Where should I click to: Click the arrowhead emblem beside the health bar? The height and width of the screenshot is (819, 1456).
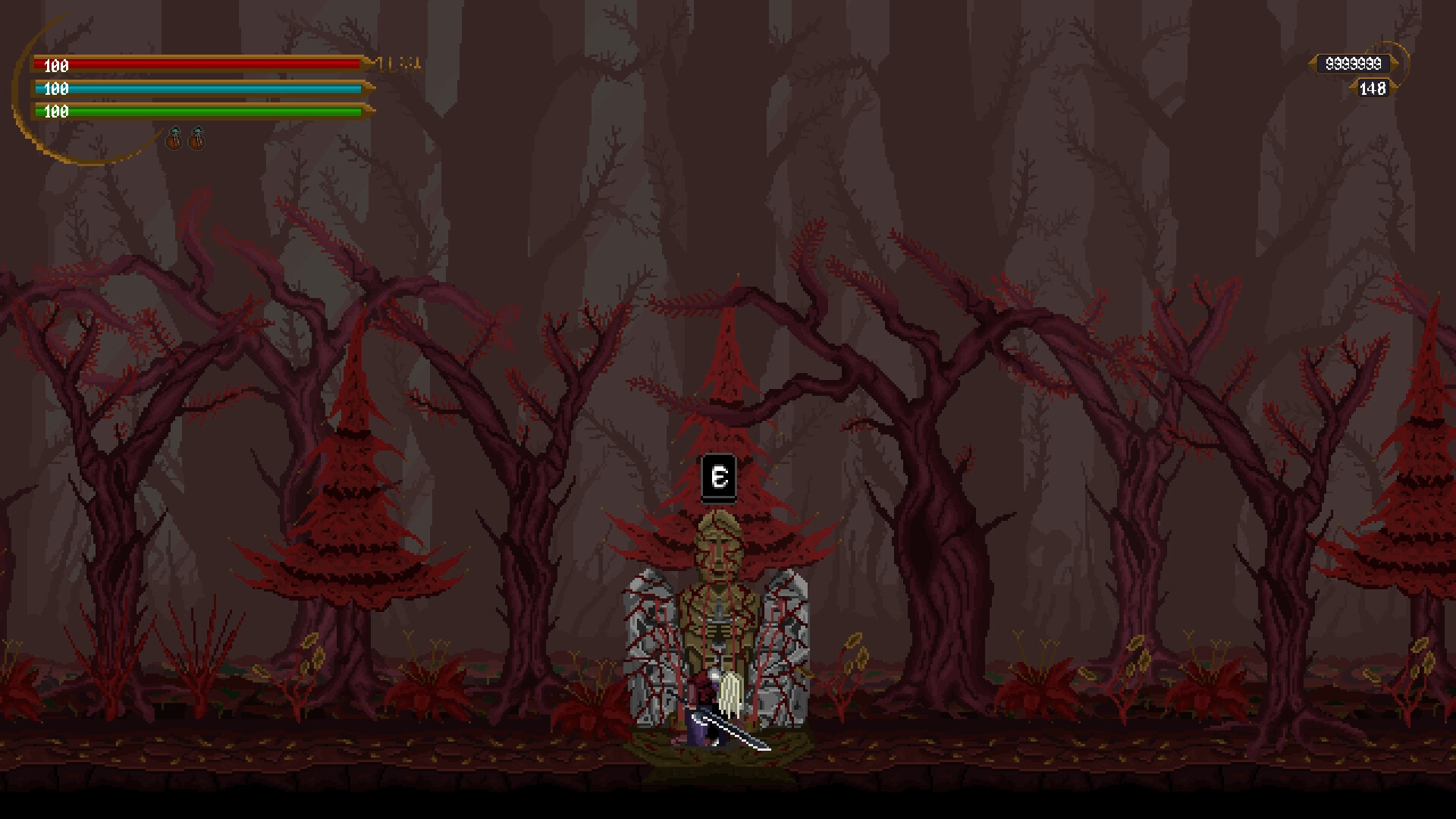pyautogui.click(x=371, y=65)
